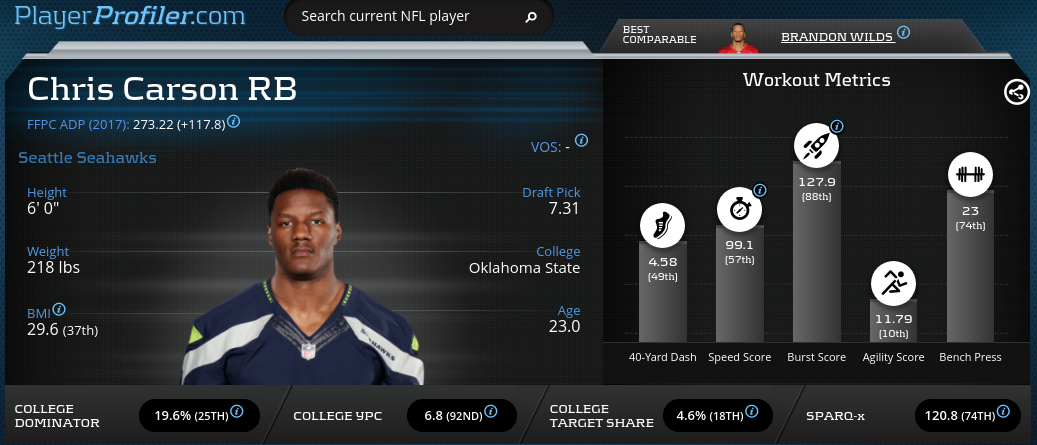The image size is (1037, 445).
Task: Select the Agility Score runner icon
Action: [894, 284]
